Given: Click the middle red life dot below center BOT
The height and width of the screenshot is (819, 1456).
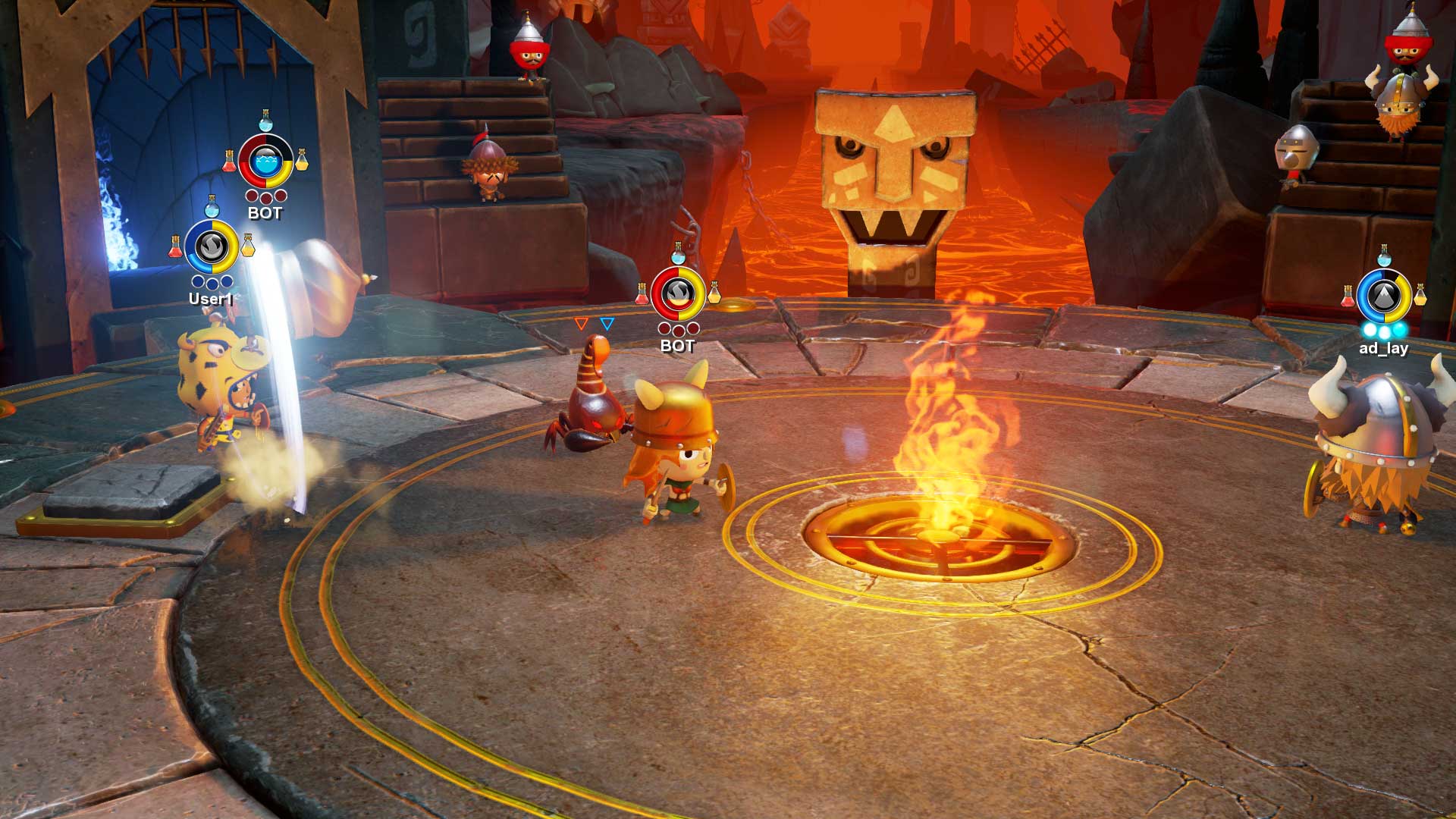Looking at the screenshot, I should pyautogui.click(x=678, y=331).
